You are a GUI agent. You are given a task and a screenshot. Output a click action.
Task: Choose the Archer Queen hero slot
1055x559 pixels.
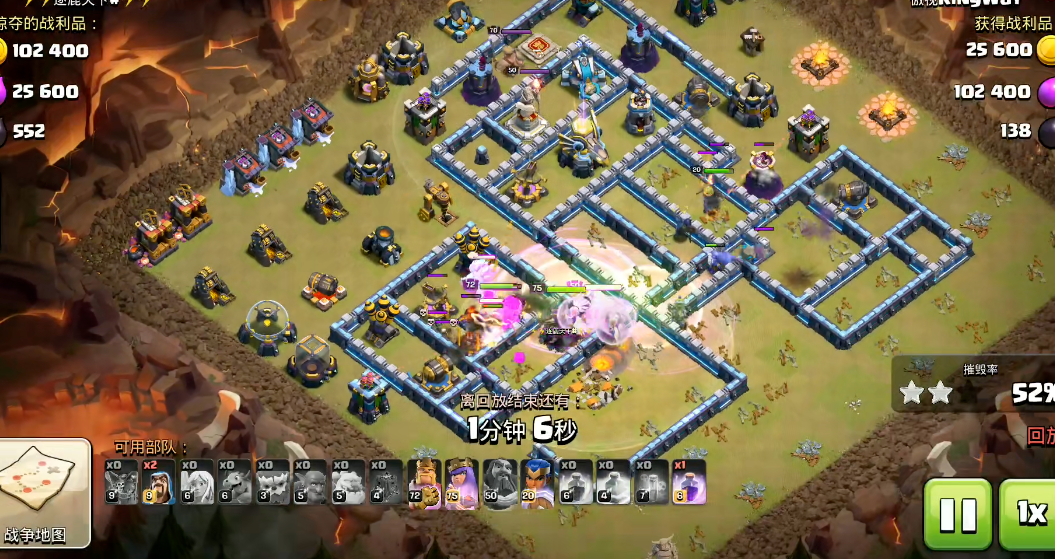click(462, 482)
